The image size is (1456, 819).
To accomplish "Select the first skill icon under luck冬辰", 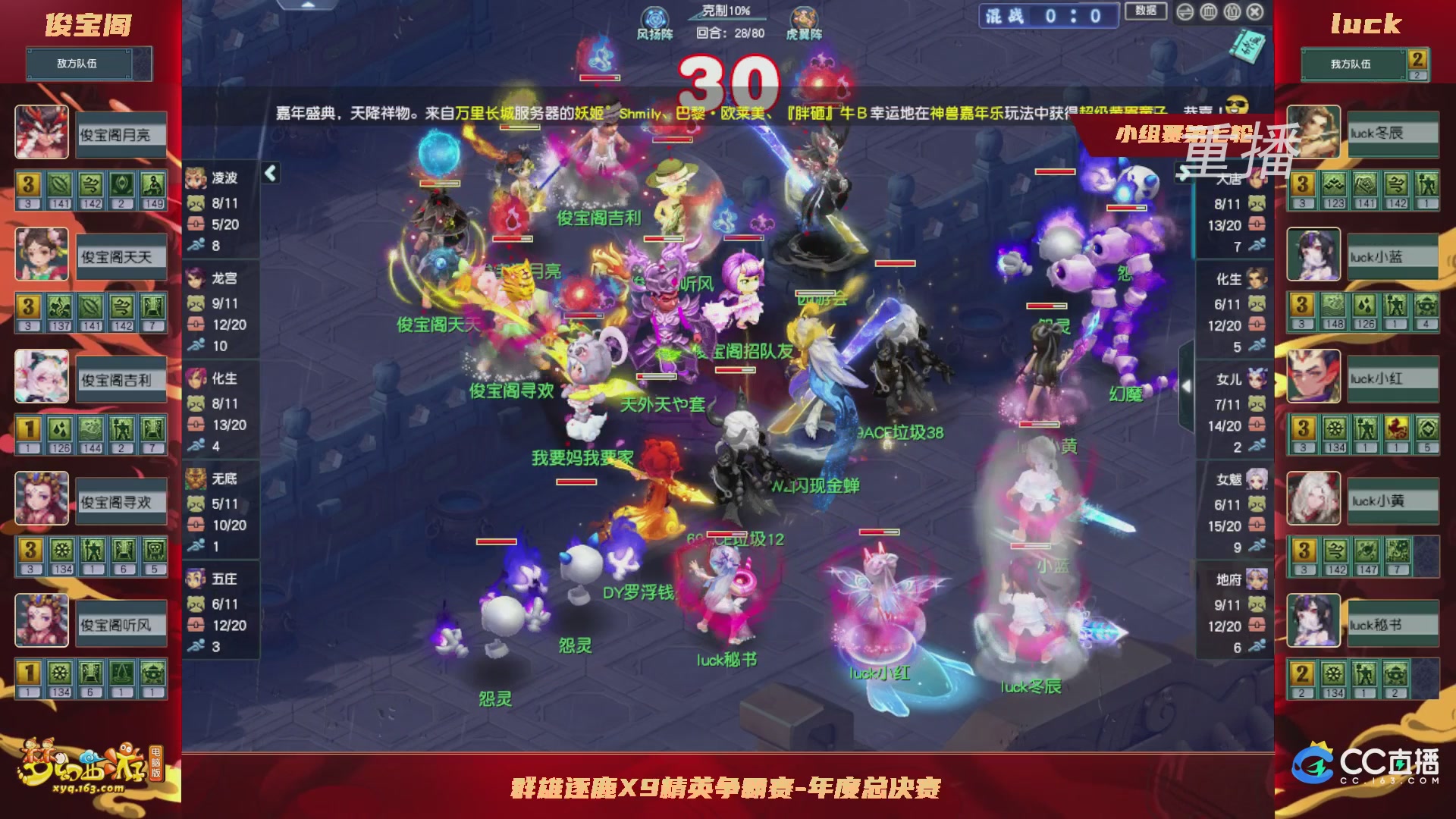I will click(1301, 183).
